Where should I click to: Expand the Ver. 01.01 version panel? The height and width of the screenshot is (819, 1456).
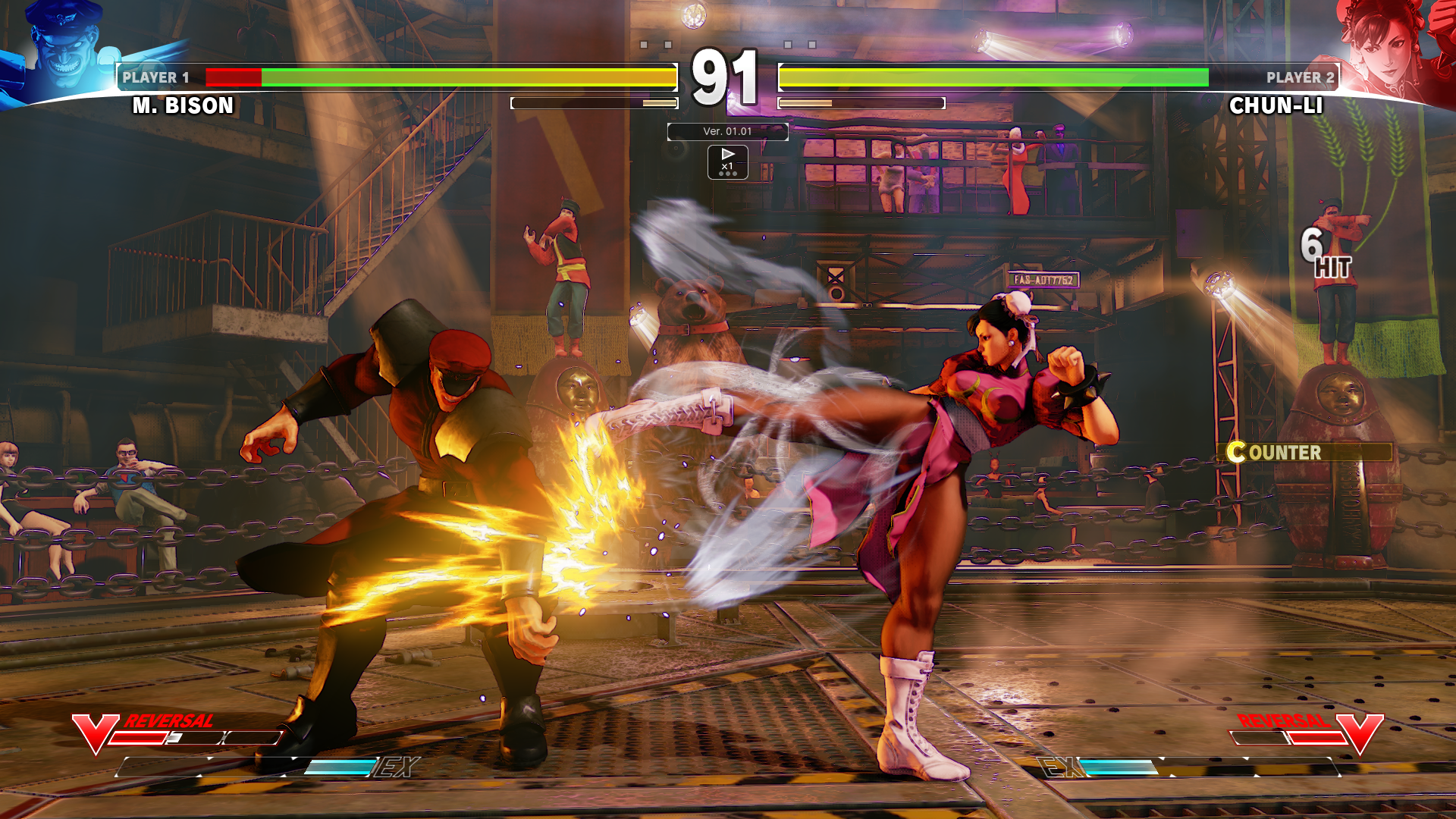(x=726, y=130)
